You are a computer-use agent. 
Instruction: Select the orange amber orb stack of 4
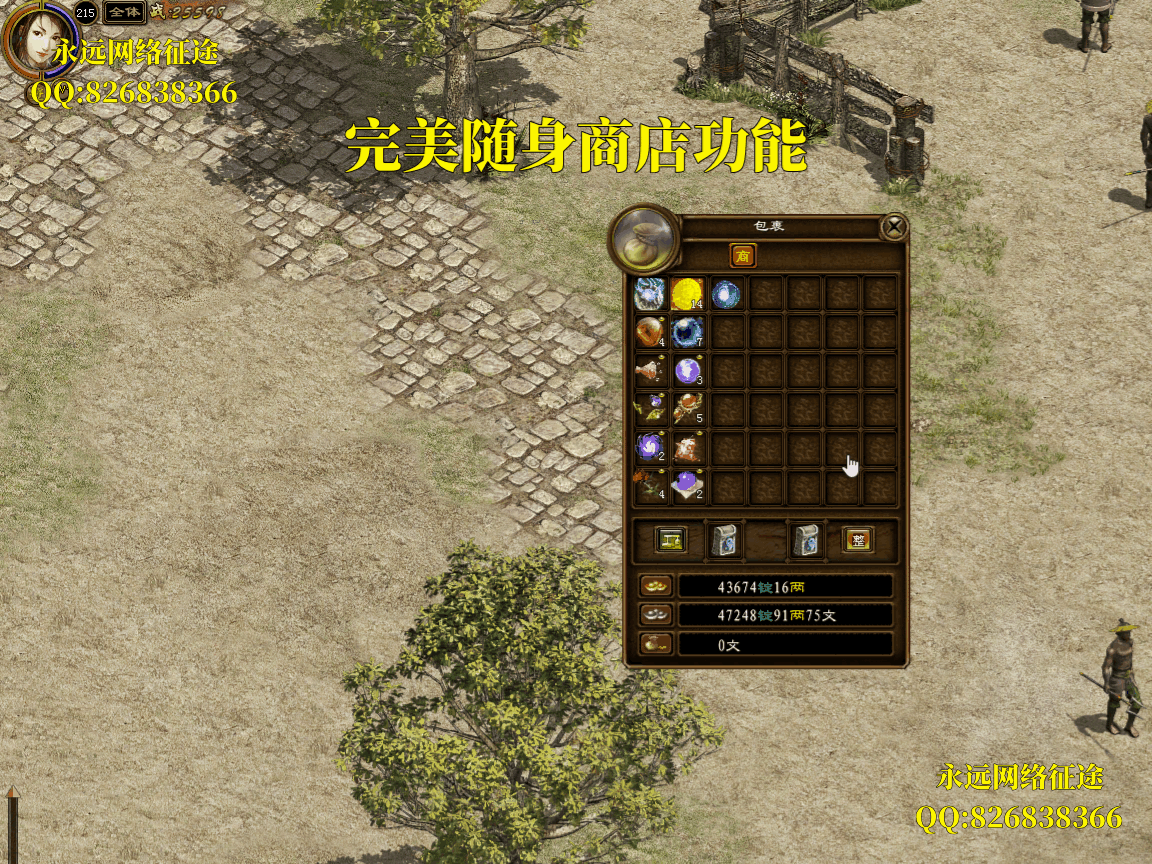click(x=650, y=331)
